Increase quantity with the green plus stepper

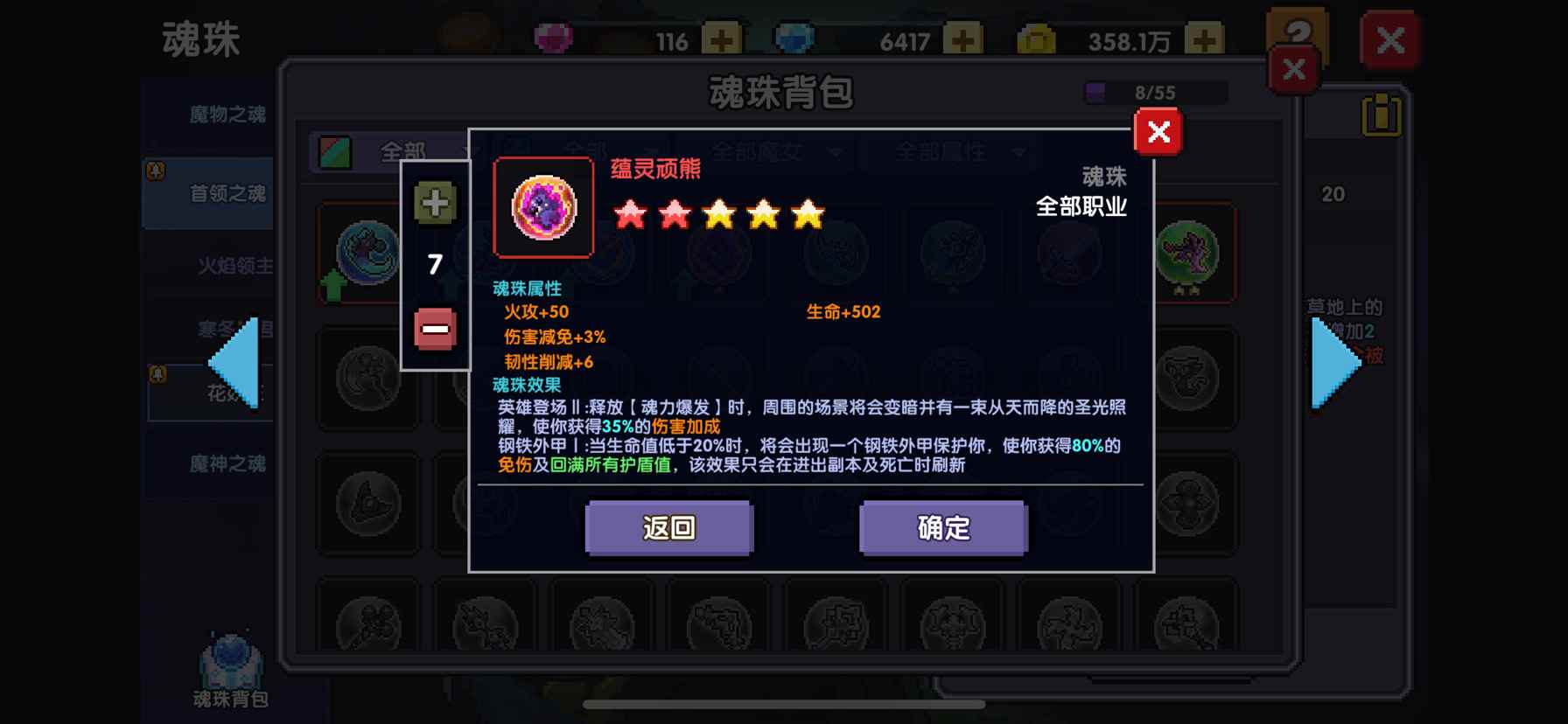435,202
